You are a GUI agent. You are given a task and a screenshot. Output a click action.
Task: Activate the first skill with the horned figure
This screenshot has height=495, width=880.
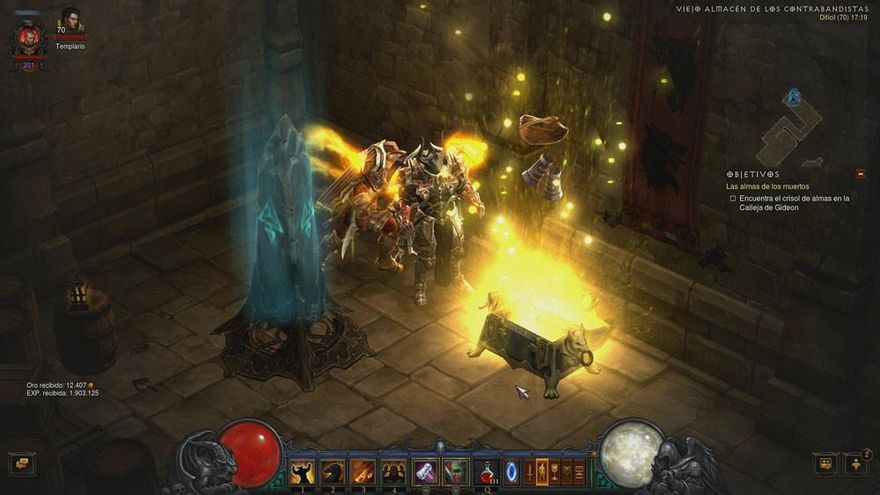[x=302, y=471]
